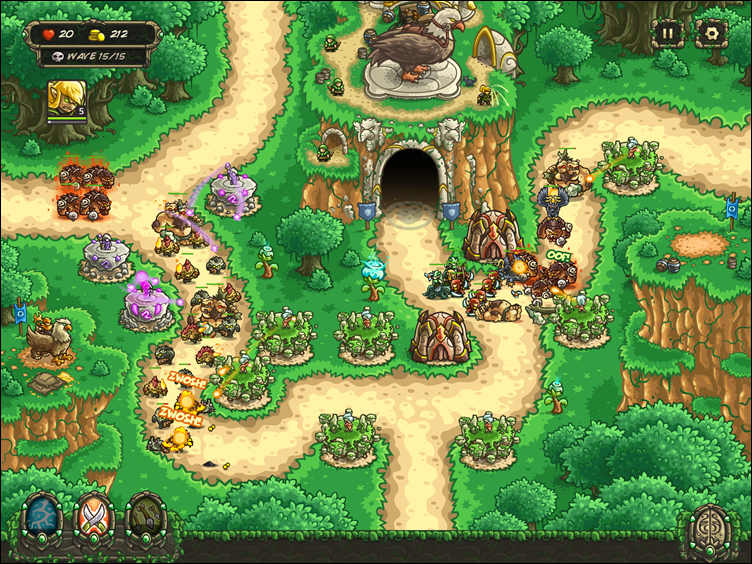This screenshot has width=752, height=564.
Task: Open the gear settings menu
Action: (711, 32)
